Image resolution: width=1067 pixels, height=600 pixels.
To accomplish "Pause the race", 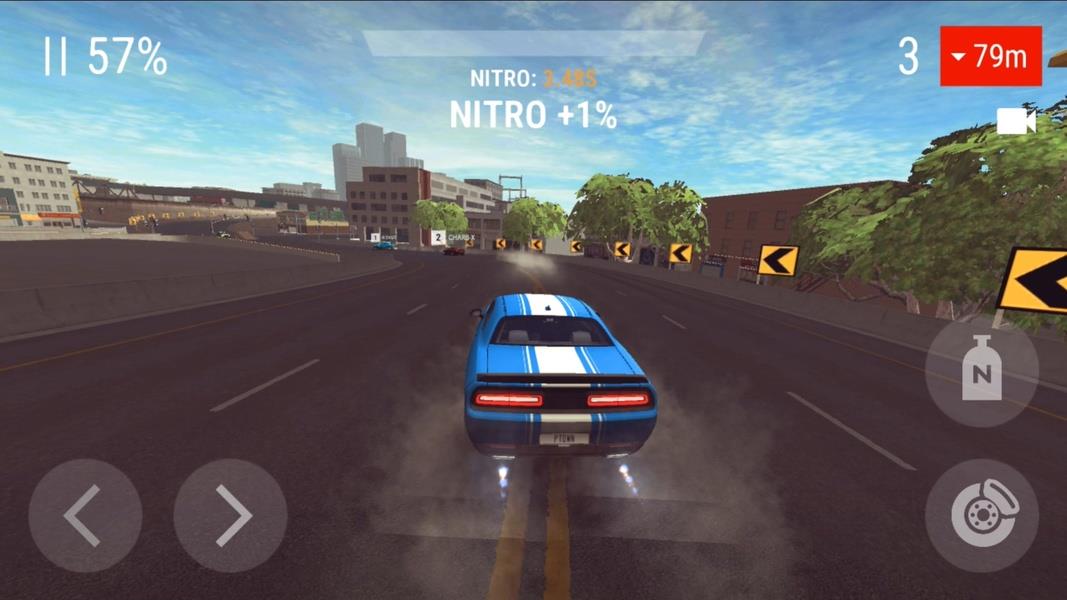I will coord(55,57).
